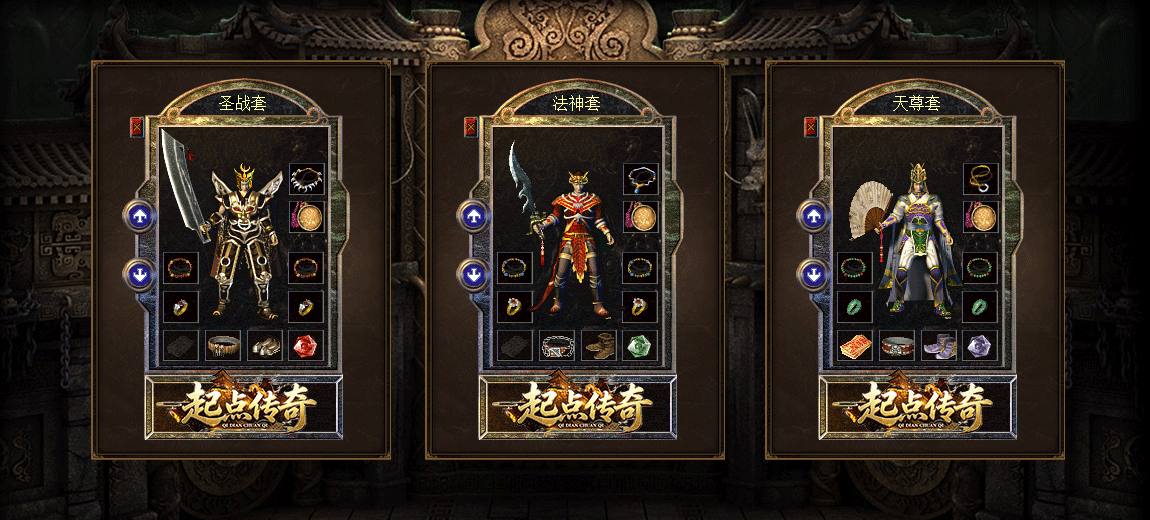Click the down arrow beside 天尊套 panel

click(813, 273)
